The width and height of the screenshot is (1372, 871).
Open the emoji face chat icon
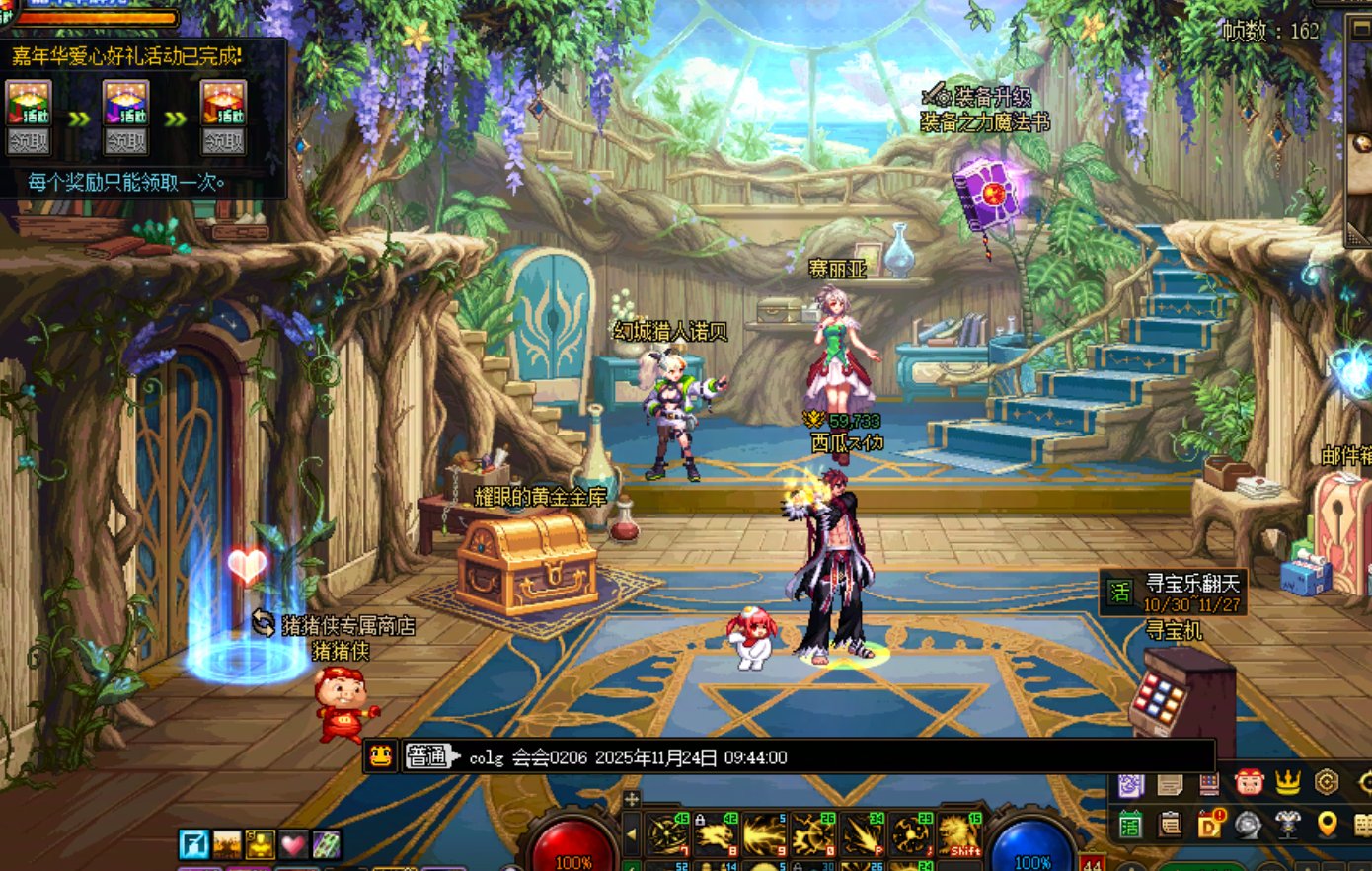[381, 757]
